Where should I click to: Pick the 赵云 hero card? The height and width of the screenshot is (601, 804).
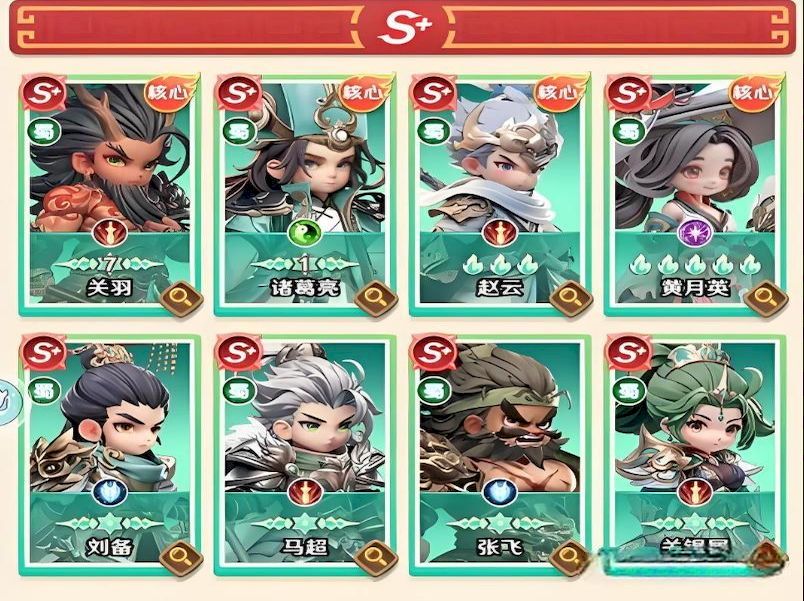point(500,170)
